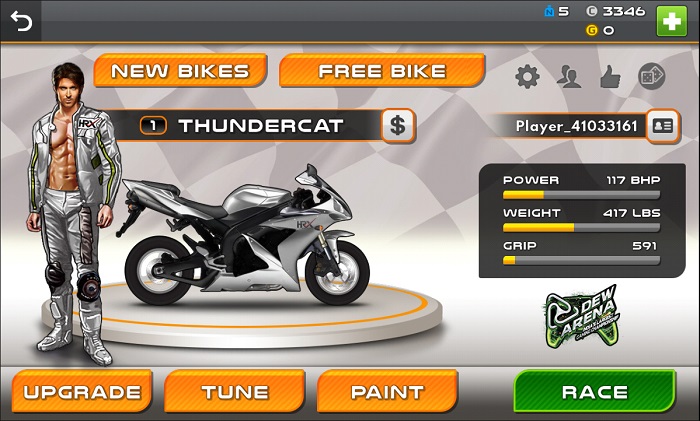Image resolution: width=700 pixels, height=421 pixels.
Task: Click the dice icon
Action: click(651, 76)
